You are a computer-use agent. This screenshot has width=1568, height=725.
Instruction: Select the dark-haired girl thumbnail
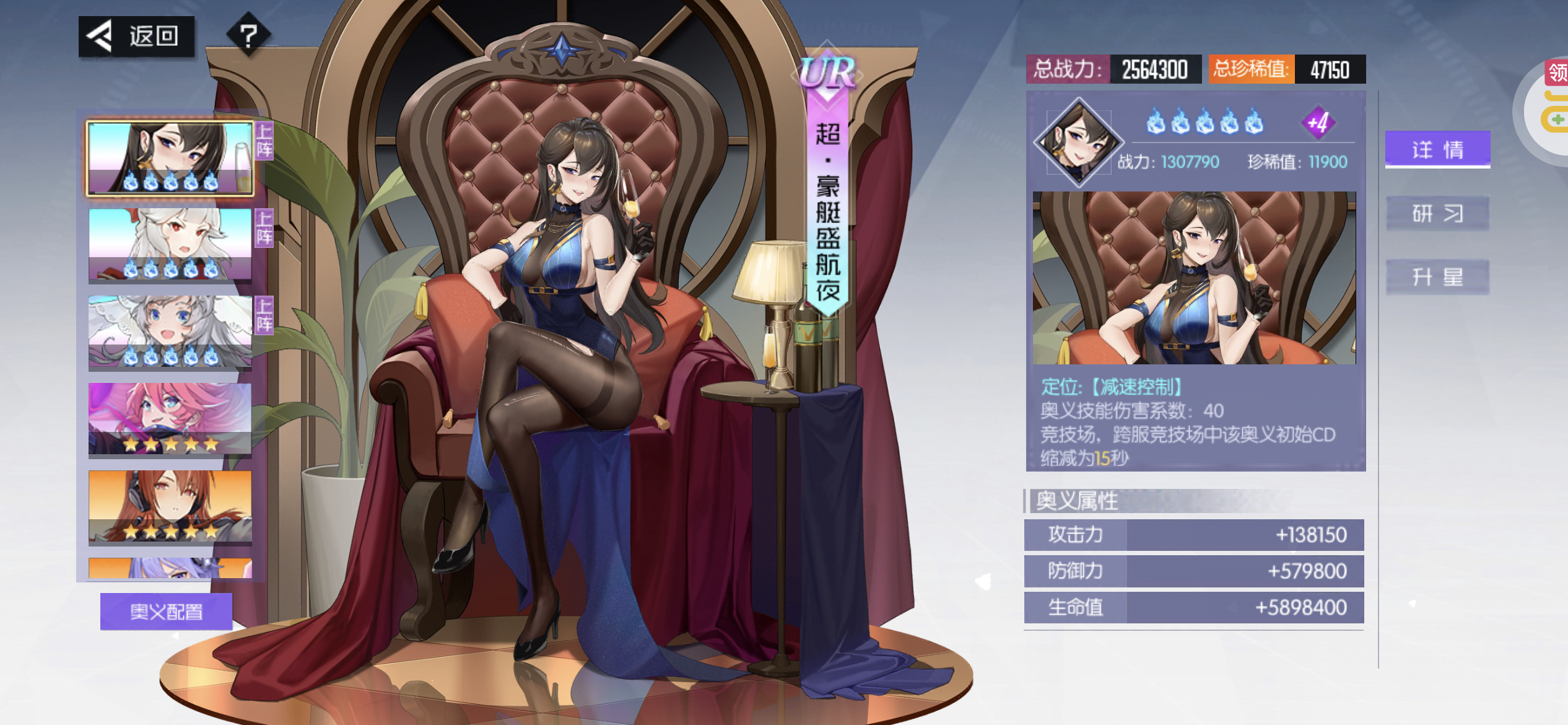click(x=170, y=159)
